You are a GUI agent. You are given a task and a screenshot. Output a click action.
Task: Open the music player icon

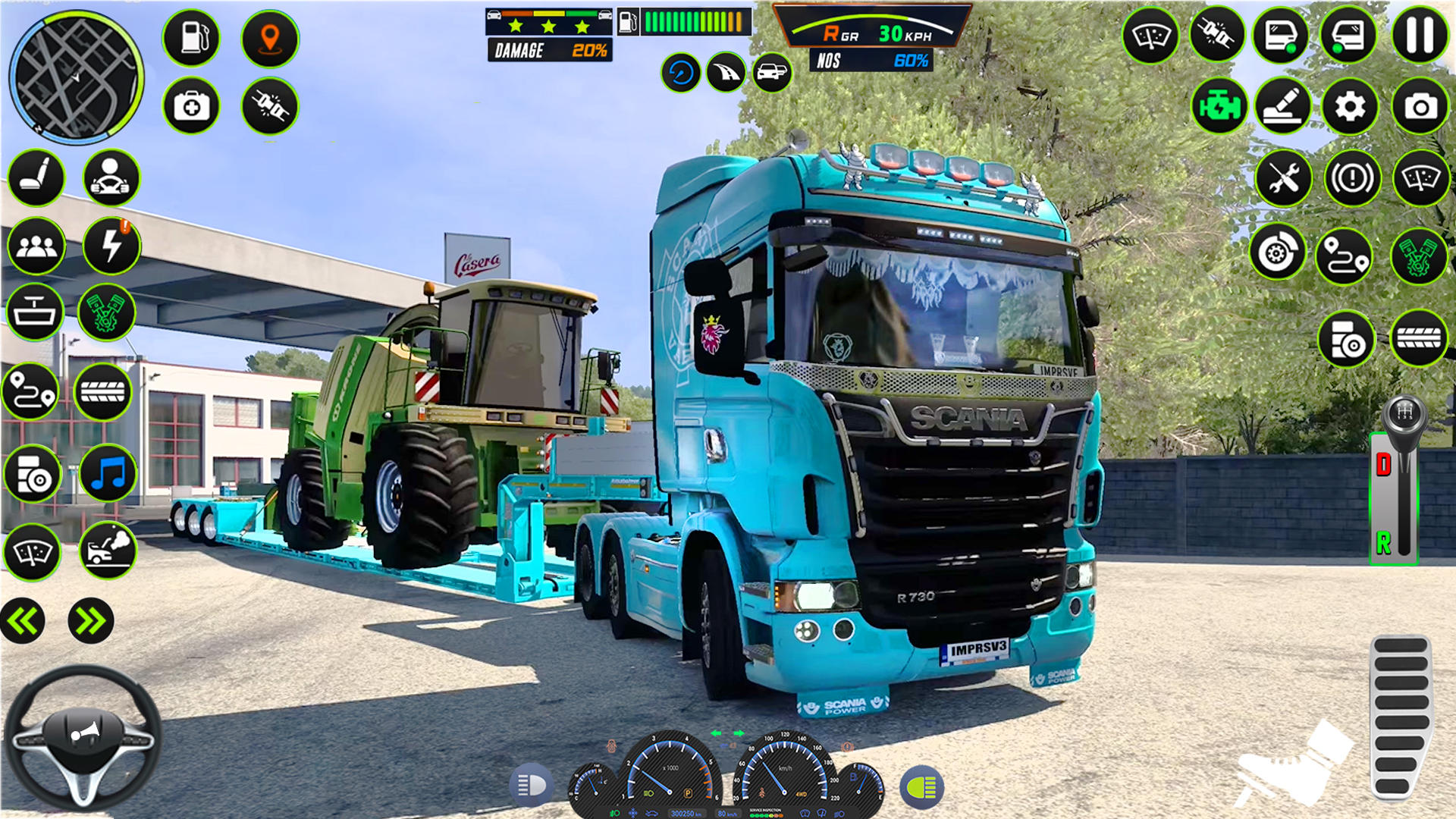tap(107, 472)
